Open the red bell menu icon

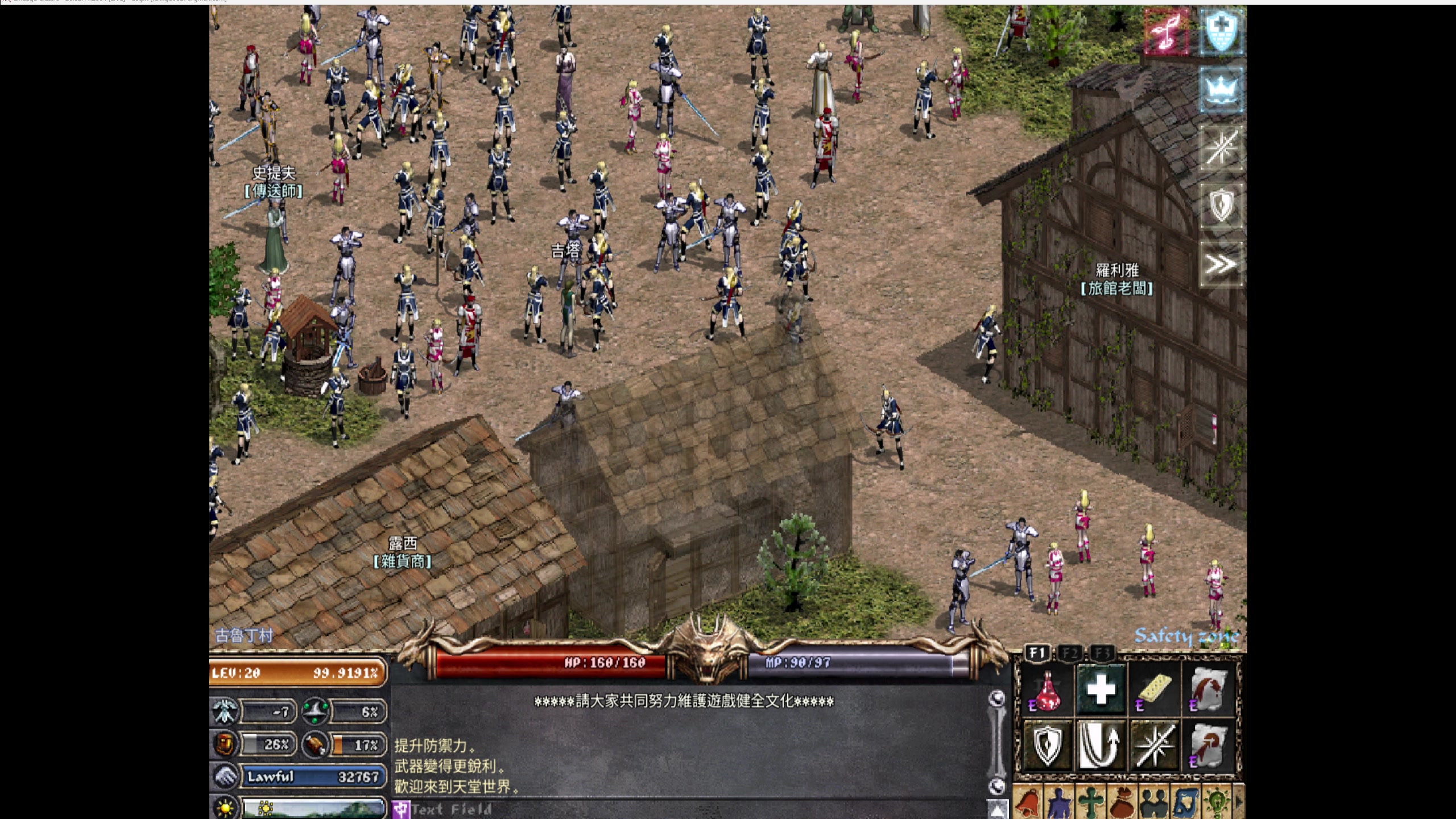click(1028, 803)
